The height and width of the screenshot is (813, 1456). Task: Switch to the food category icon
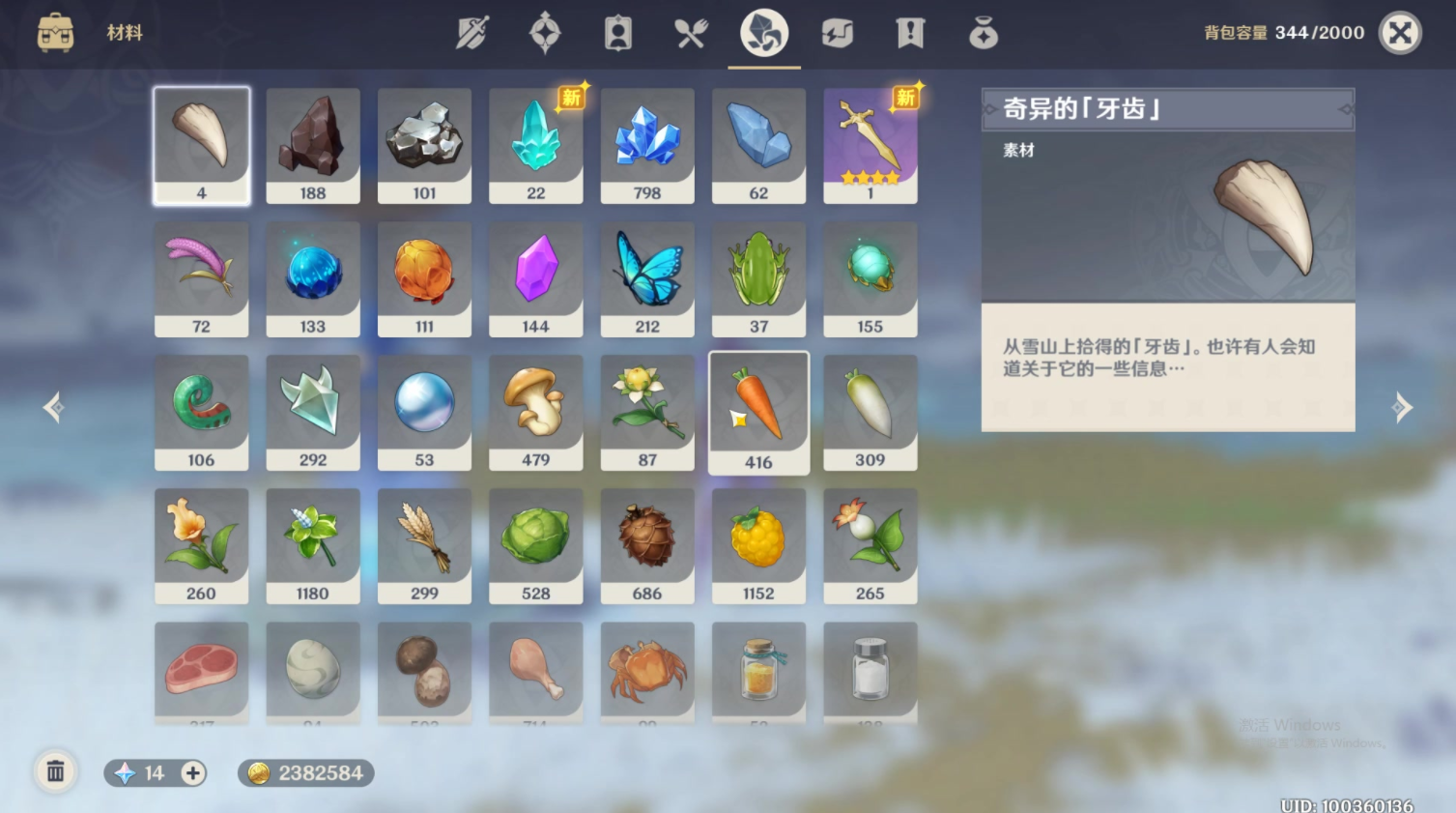point(690,32)
